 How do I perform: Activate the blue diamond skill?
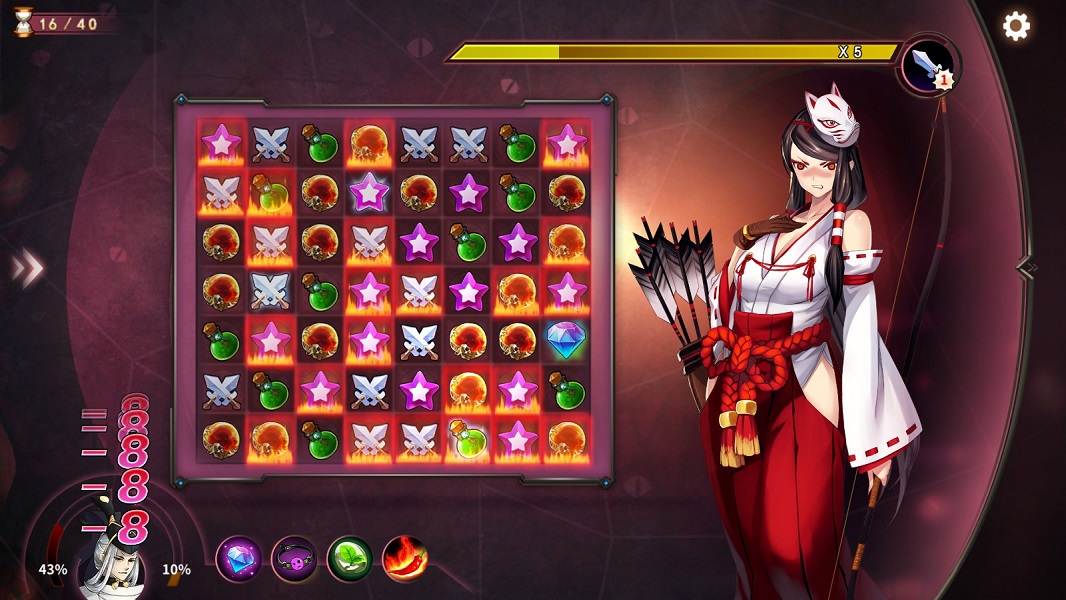[239, 559]
